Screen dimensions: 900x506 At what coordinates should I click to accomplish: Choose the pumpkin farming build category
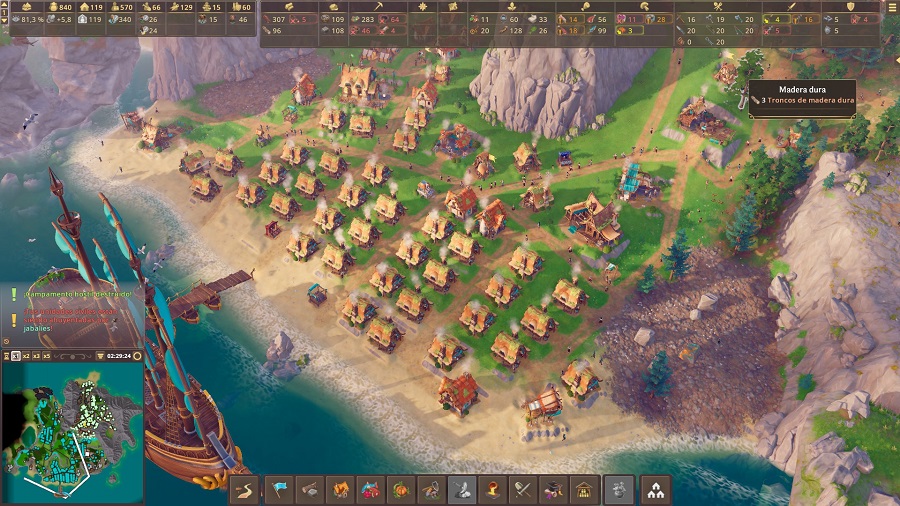402,489
